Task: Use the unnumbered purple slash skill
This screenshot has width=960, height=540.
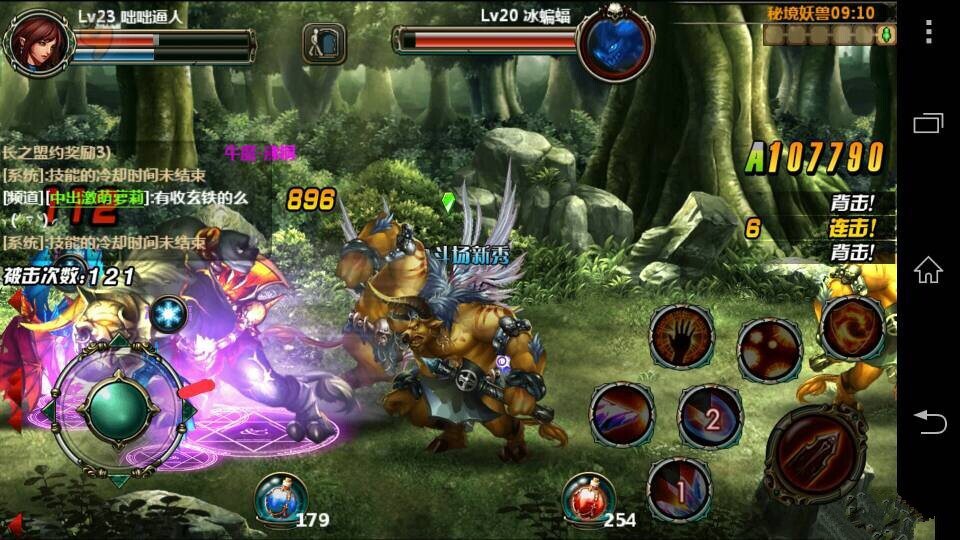Action: [621, 414]
